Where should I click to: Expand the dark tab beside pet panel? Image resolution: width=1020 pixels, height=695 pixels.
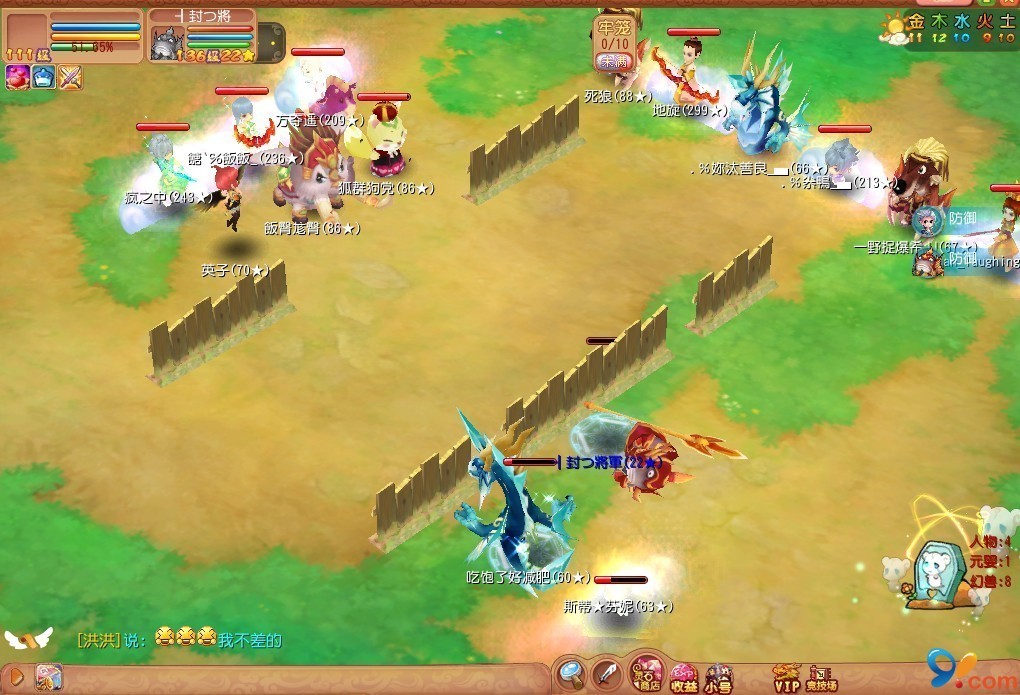point(270,43)
